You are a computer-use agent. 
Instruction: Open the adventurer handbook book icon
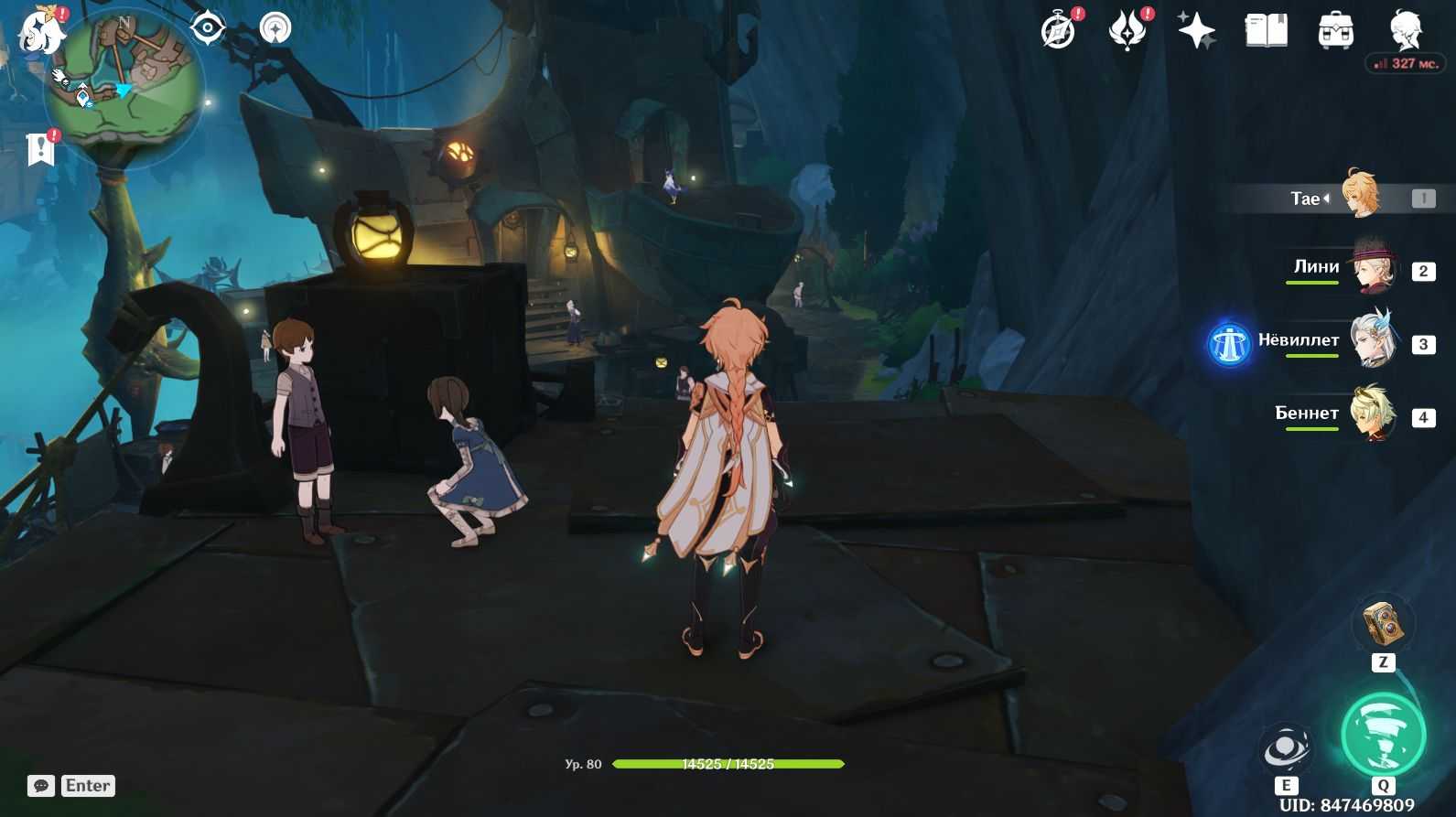1266,31
